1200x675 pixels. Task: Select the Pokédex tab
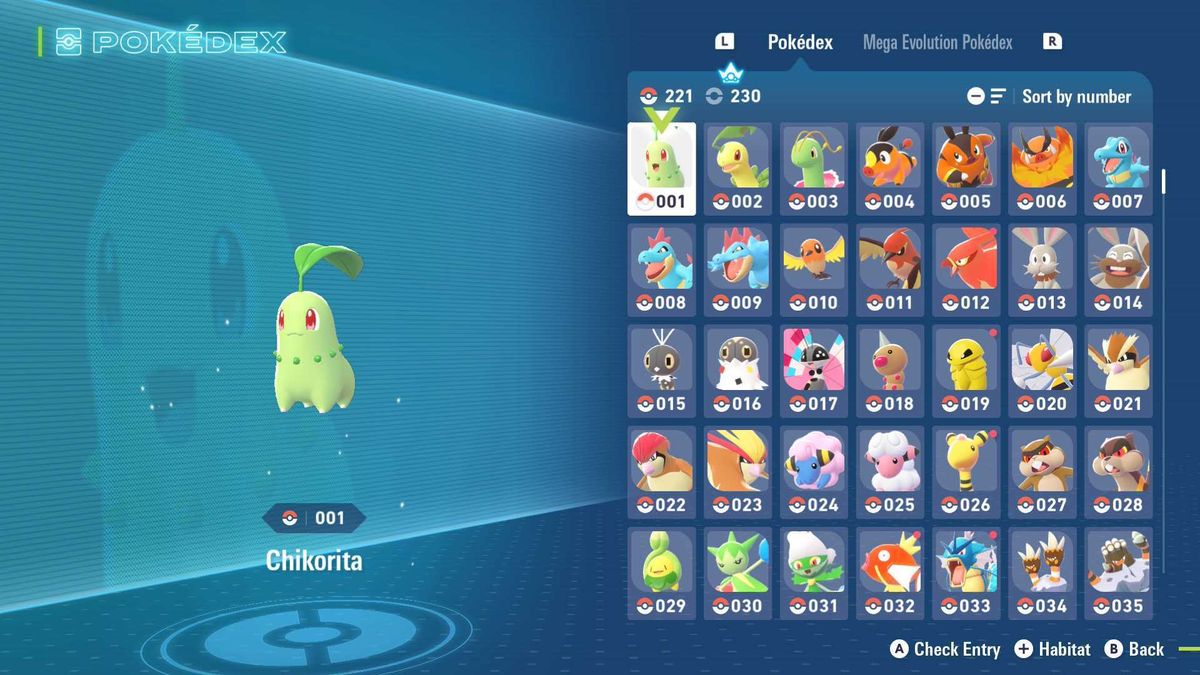coord(800,42)
